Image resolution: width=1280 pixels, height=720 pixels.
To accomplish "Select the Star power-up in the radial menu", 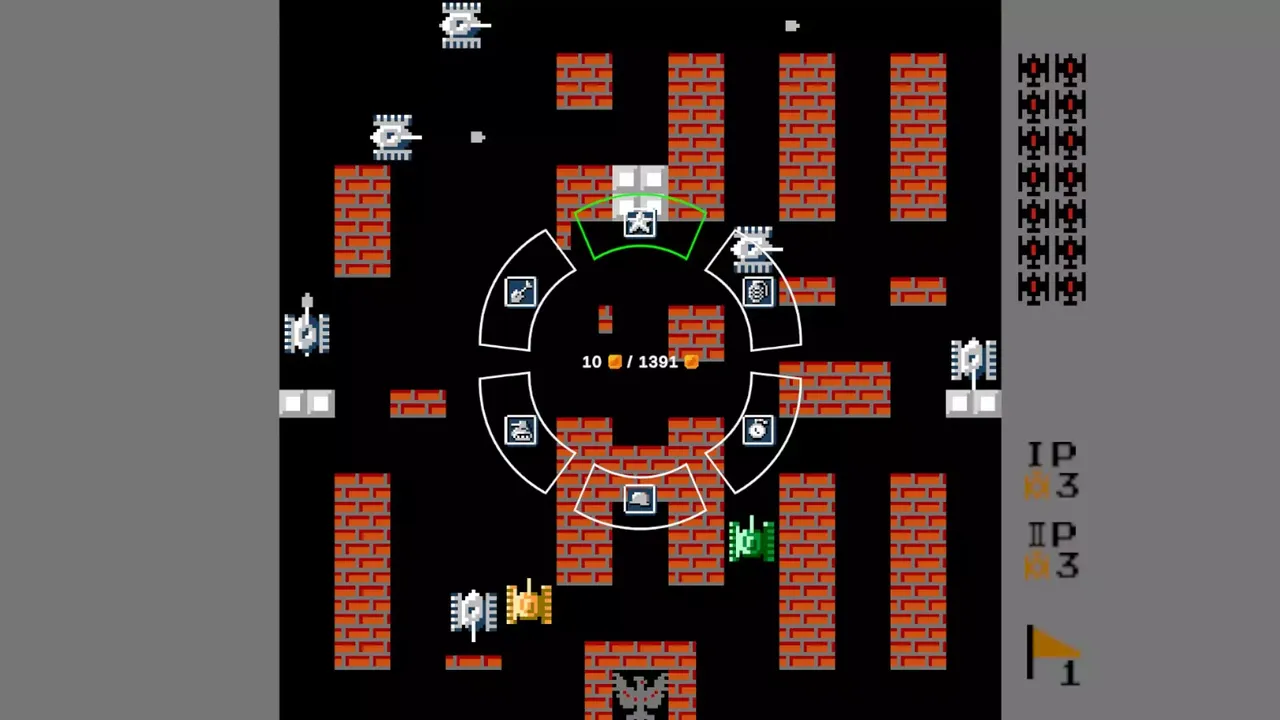I will tap(640, 222).
